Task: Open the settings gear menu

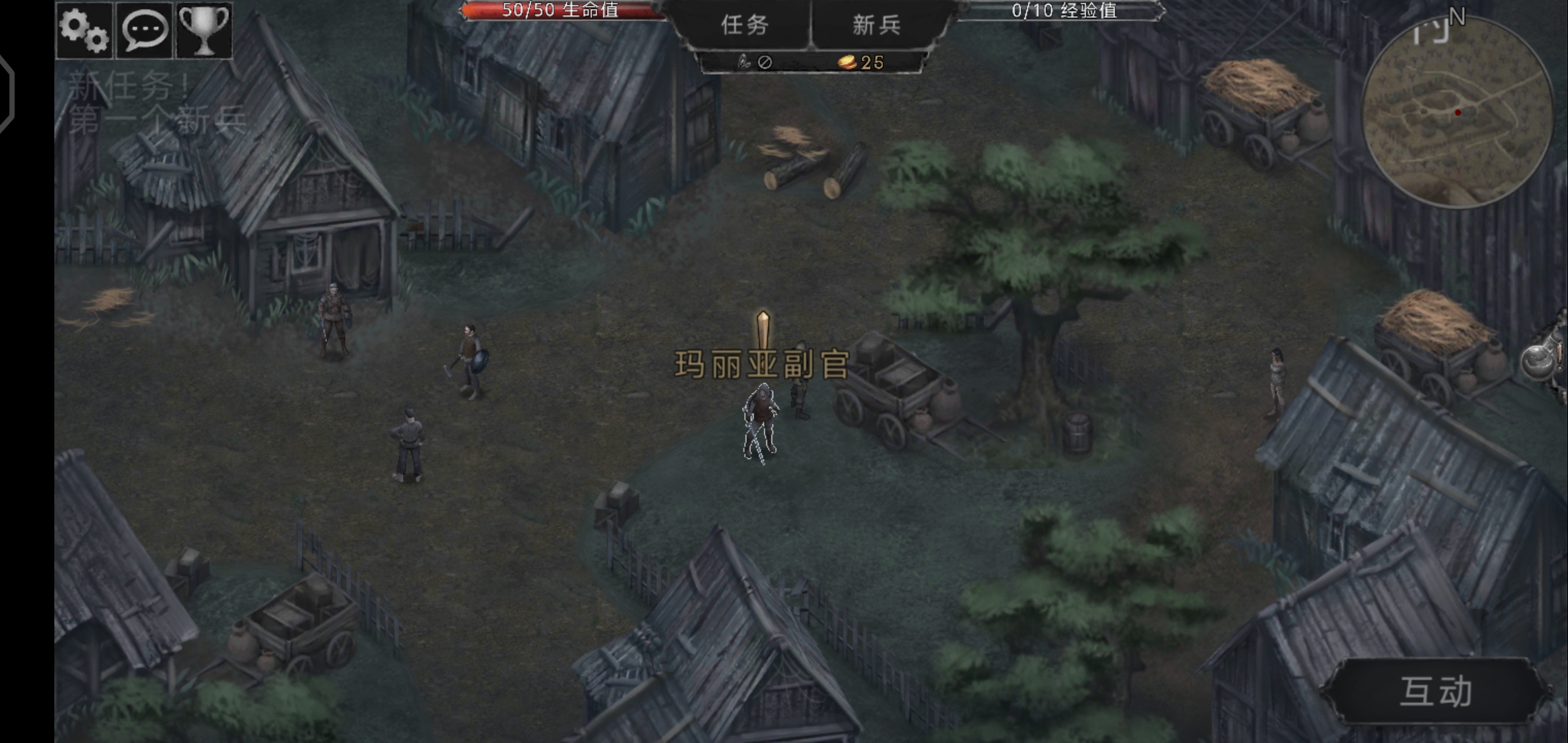Action: (x=83, y=29)
